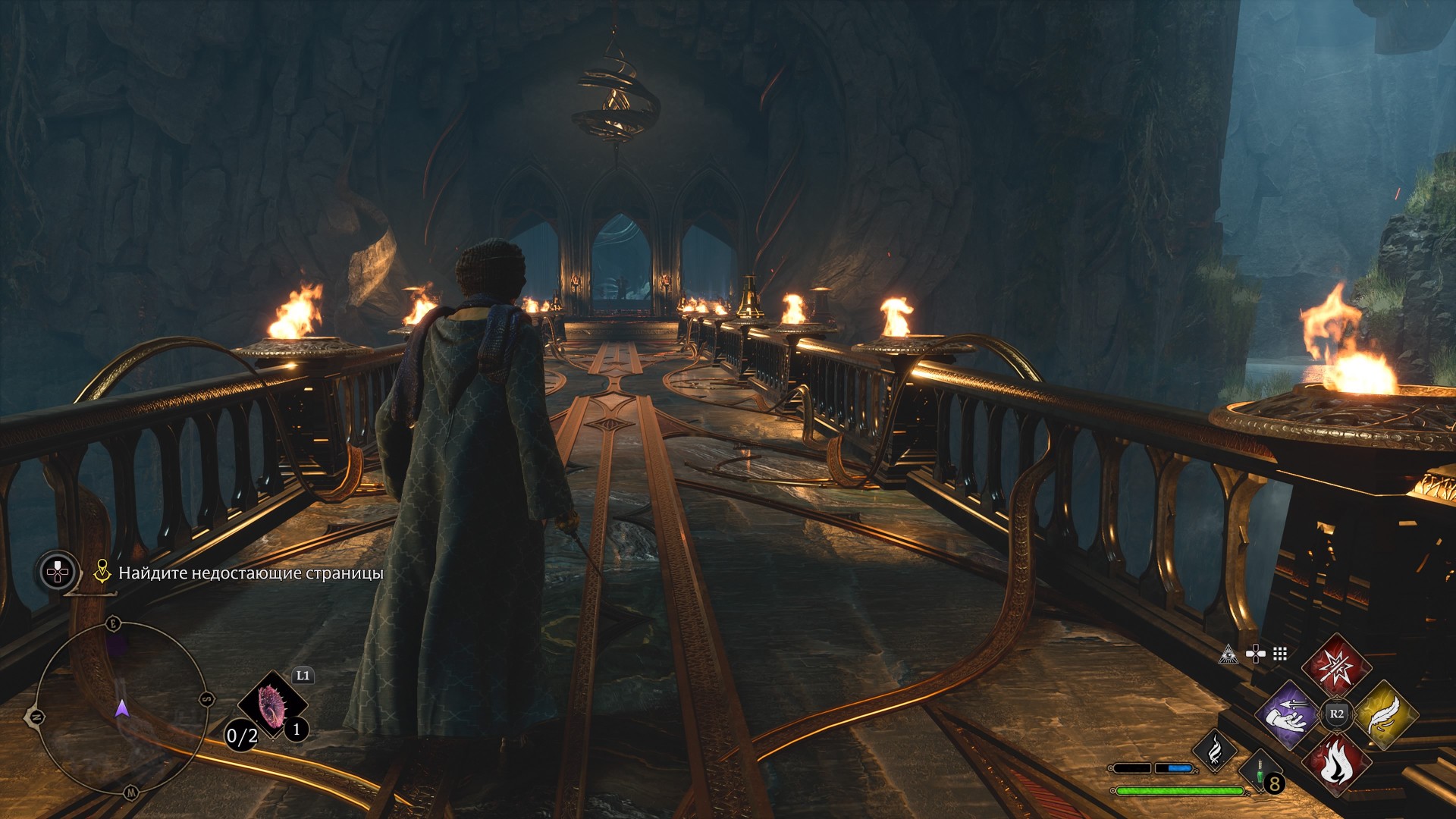This screenshot has height=819, width=1456.
Task: Select the purple Accio spell slot
Action: (x=1288, y=714)
